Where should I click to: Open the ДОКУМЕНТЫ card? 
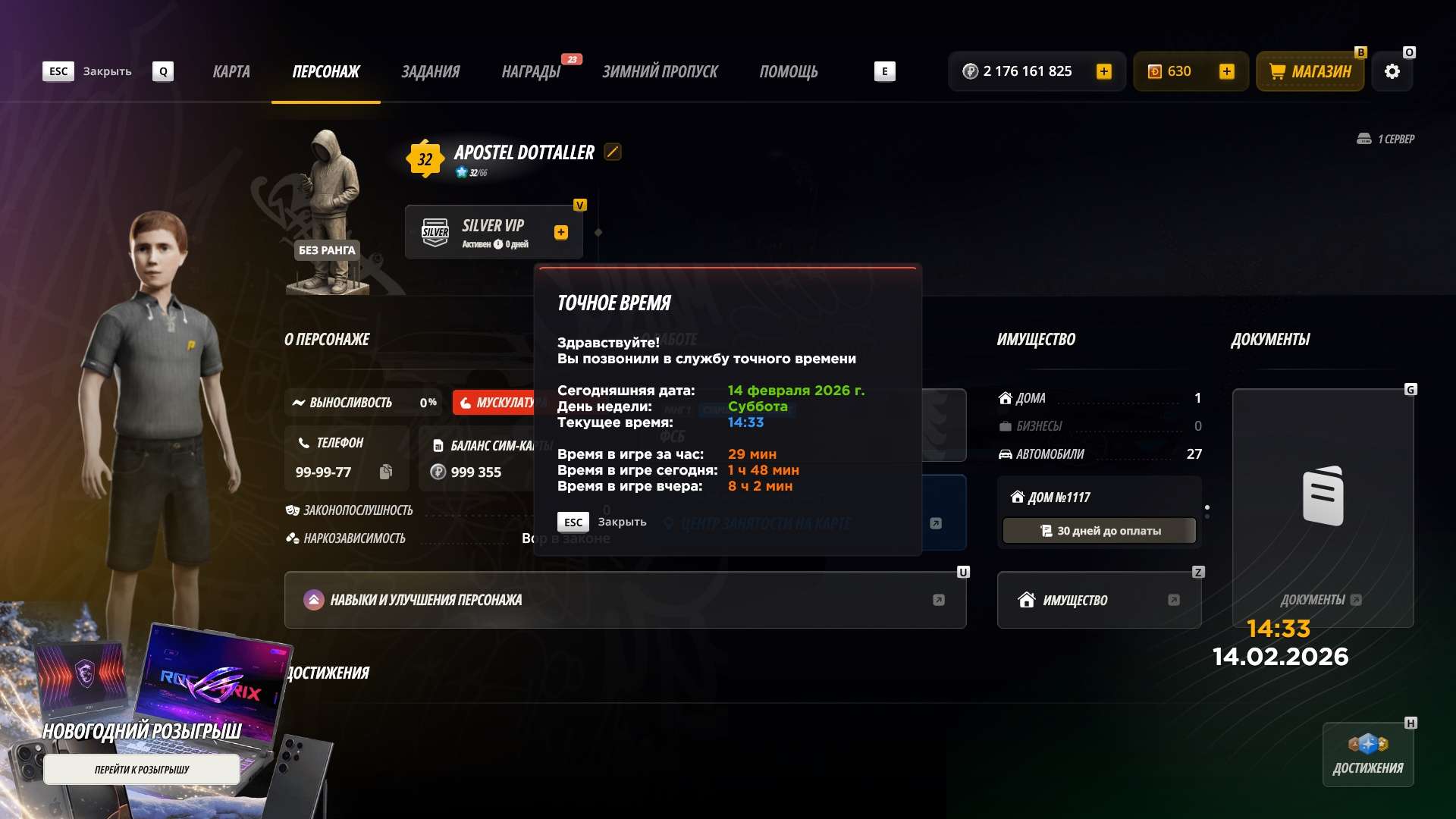[x=1323, y=508]
